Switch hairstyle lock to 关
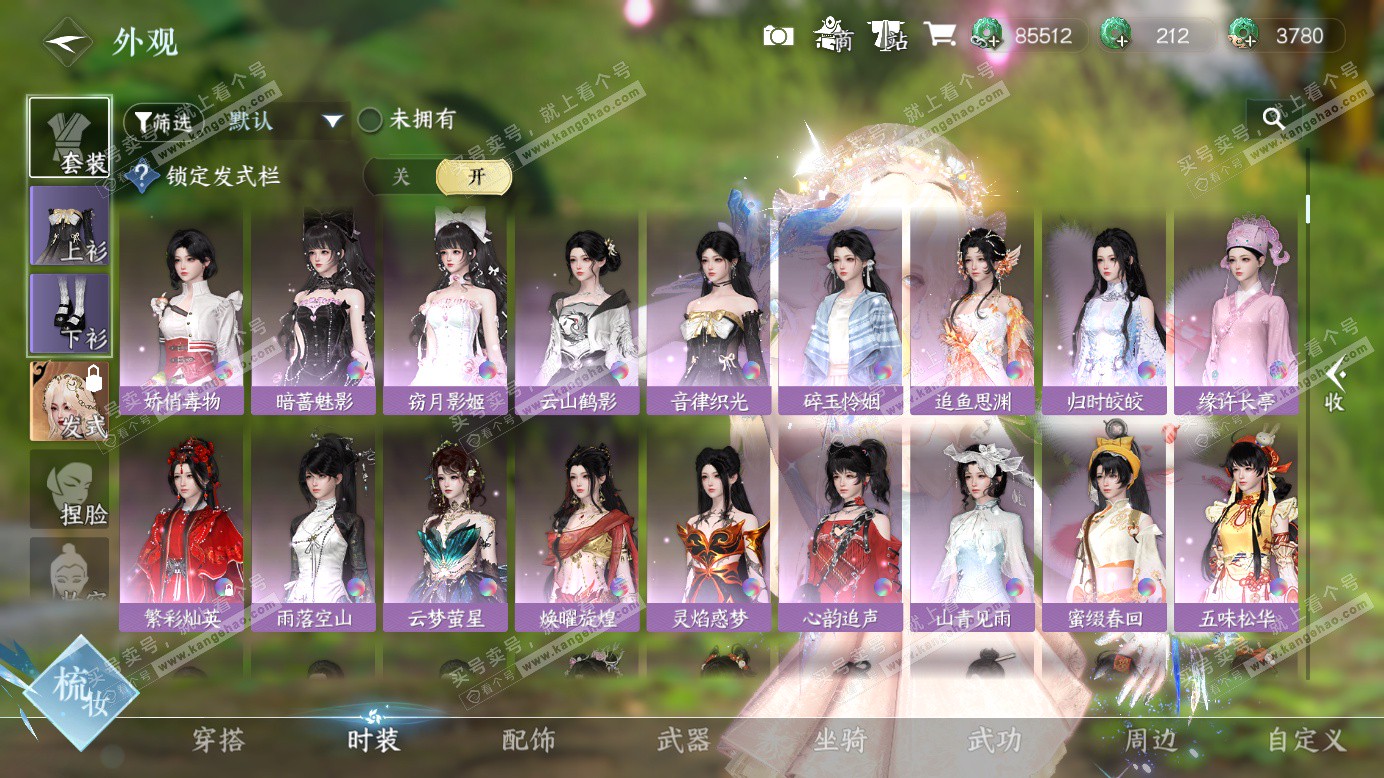This screenshot has height=778, width=1384. coord(401,177)
